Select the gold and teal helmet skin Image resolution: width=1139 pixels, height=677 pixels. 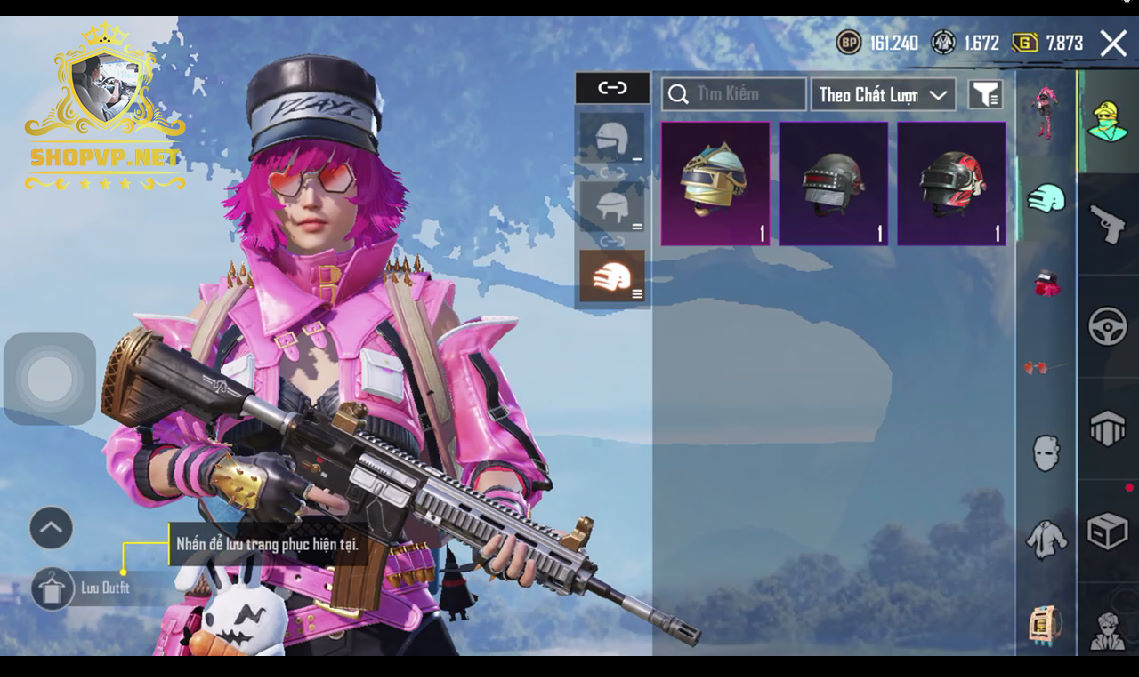pyautogui.click(x=715, y=184)
